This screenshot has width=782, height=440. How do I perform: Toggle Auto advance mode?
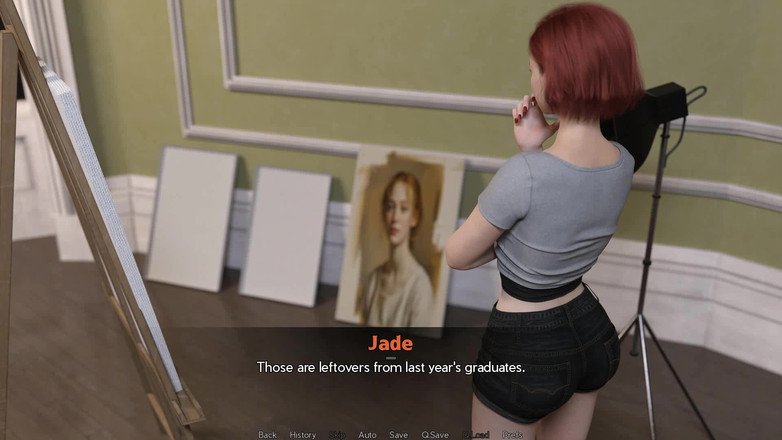[367, 435]
